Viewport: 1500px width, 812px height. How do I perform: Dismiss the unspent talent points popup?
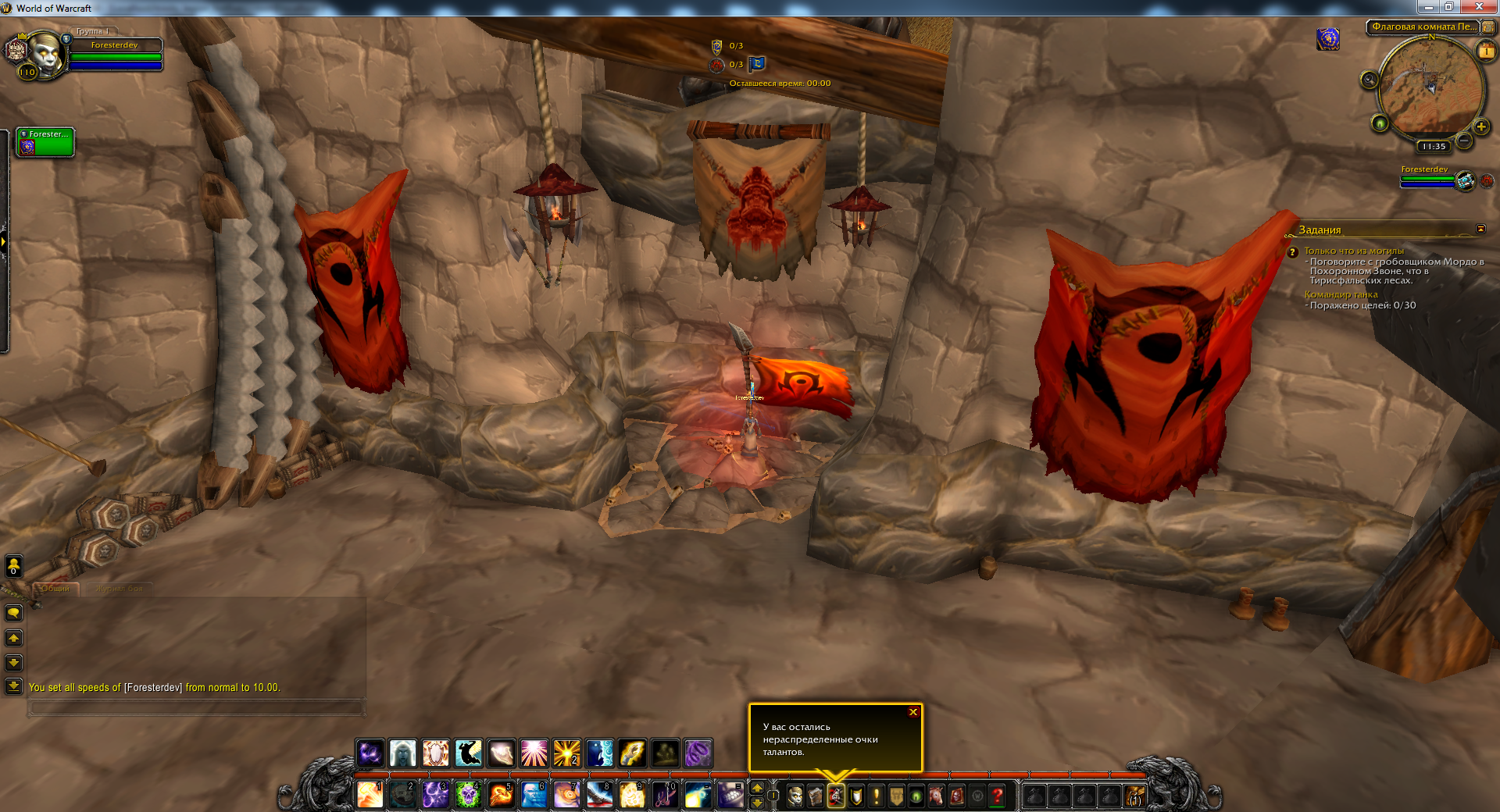click(x=912, y=711)
